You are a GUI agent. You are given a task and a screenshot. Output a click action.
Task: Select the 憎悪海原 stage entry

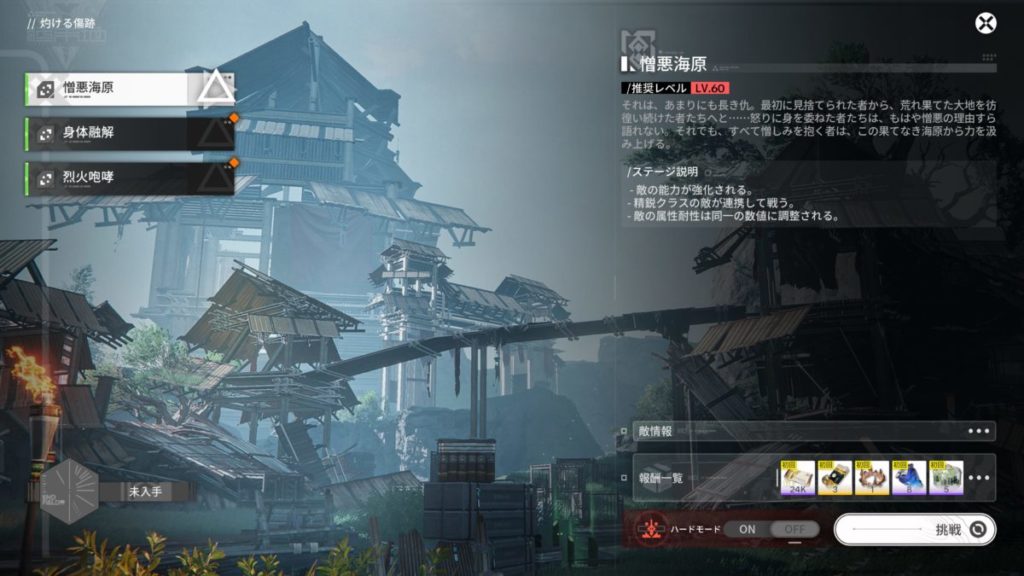tap(130, 89)
